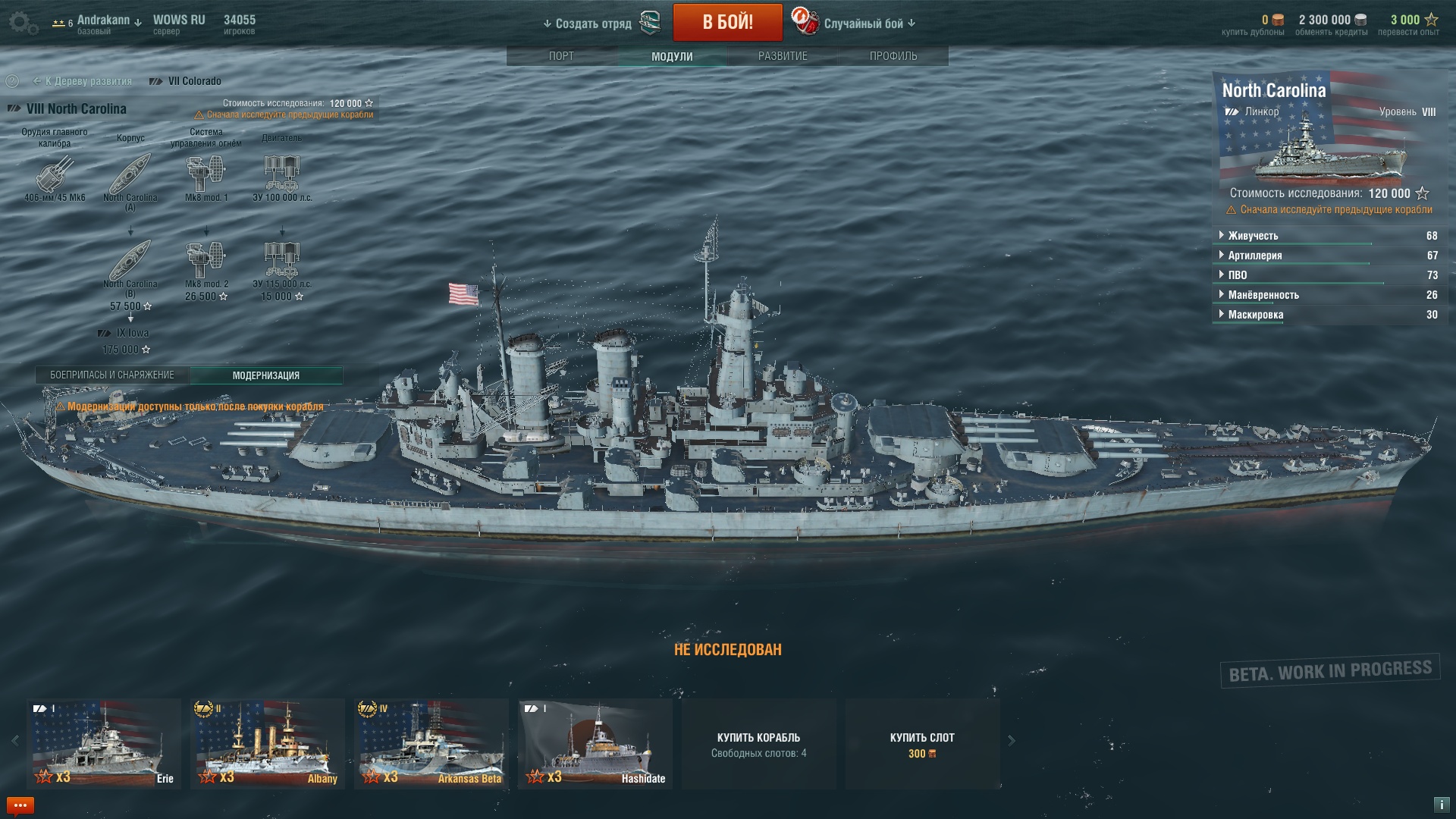Viewport: 1456px width, 819px height.
Task: Select the North Carolina (B) hull module
Action: point(130,262)
